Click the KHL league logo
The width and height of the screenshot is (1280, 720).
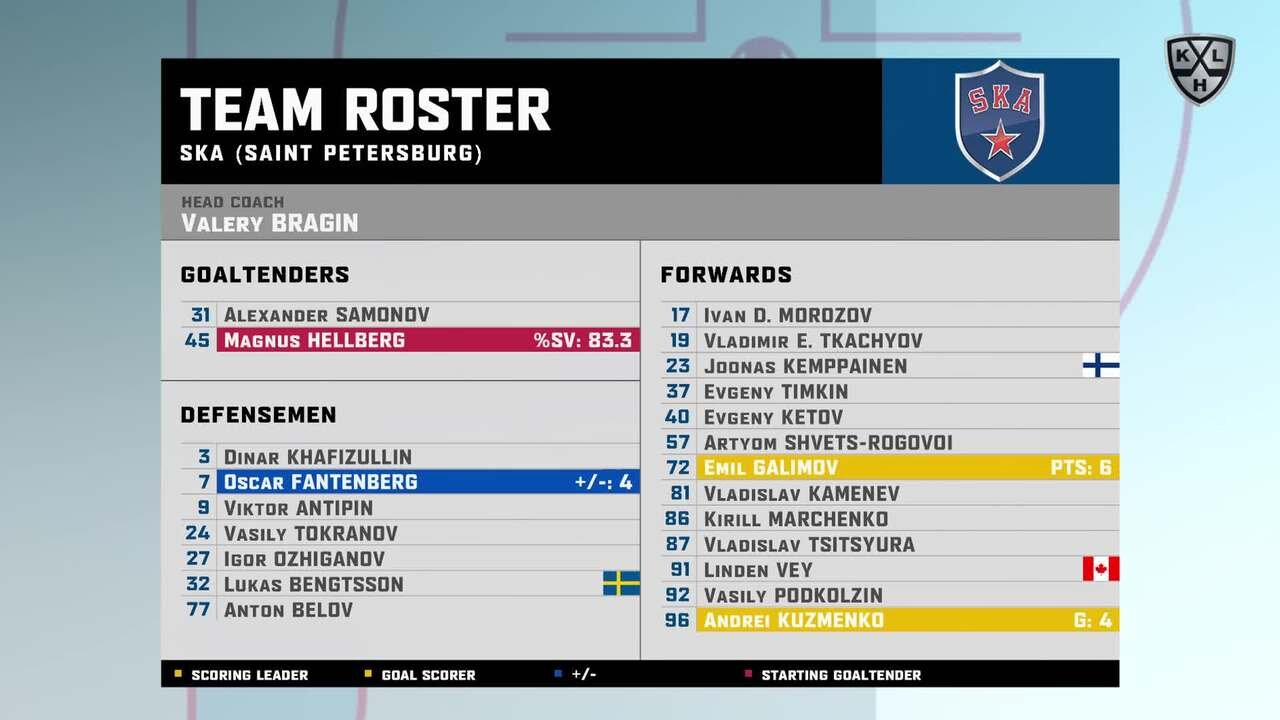(x=1199, y=68)
